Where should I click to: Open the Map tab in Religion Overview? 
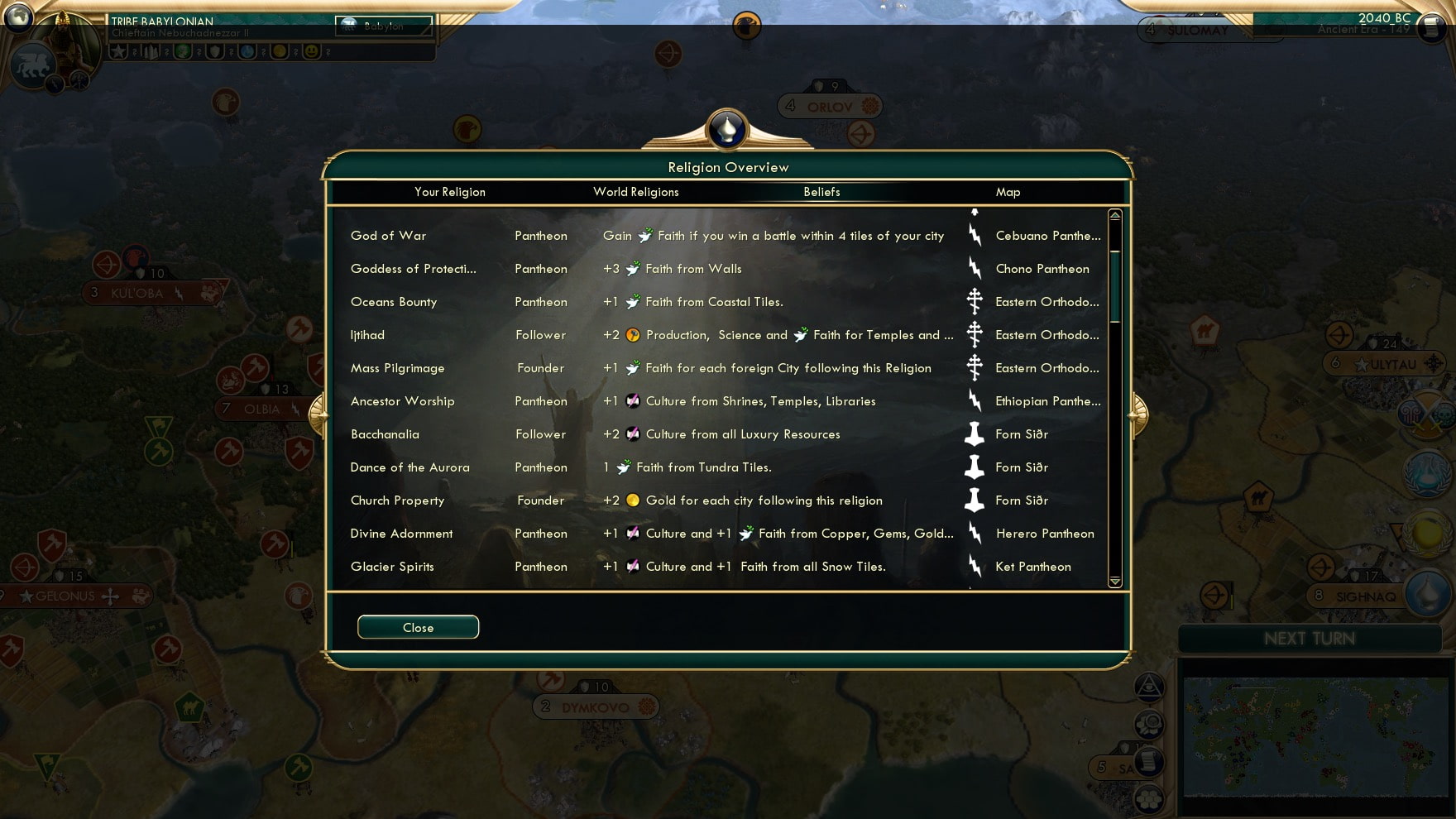pyautogui.click(x=1009, y=192)
